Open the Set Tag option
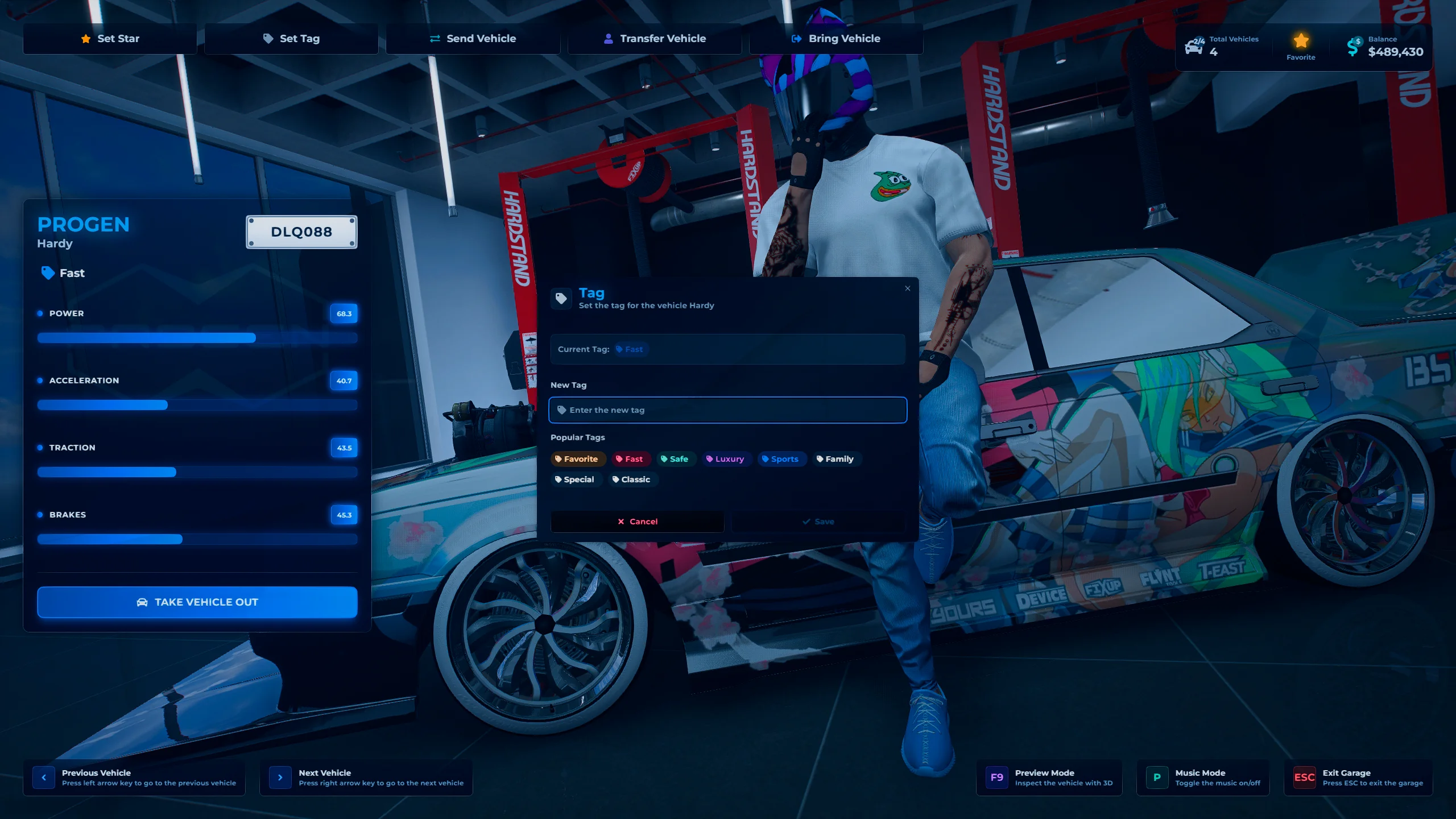This screenshot has height=819, width=1456. pyautogui.click(x=291, y=39)
